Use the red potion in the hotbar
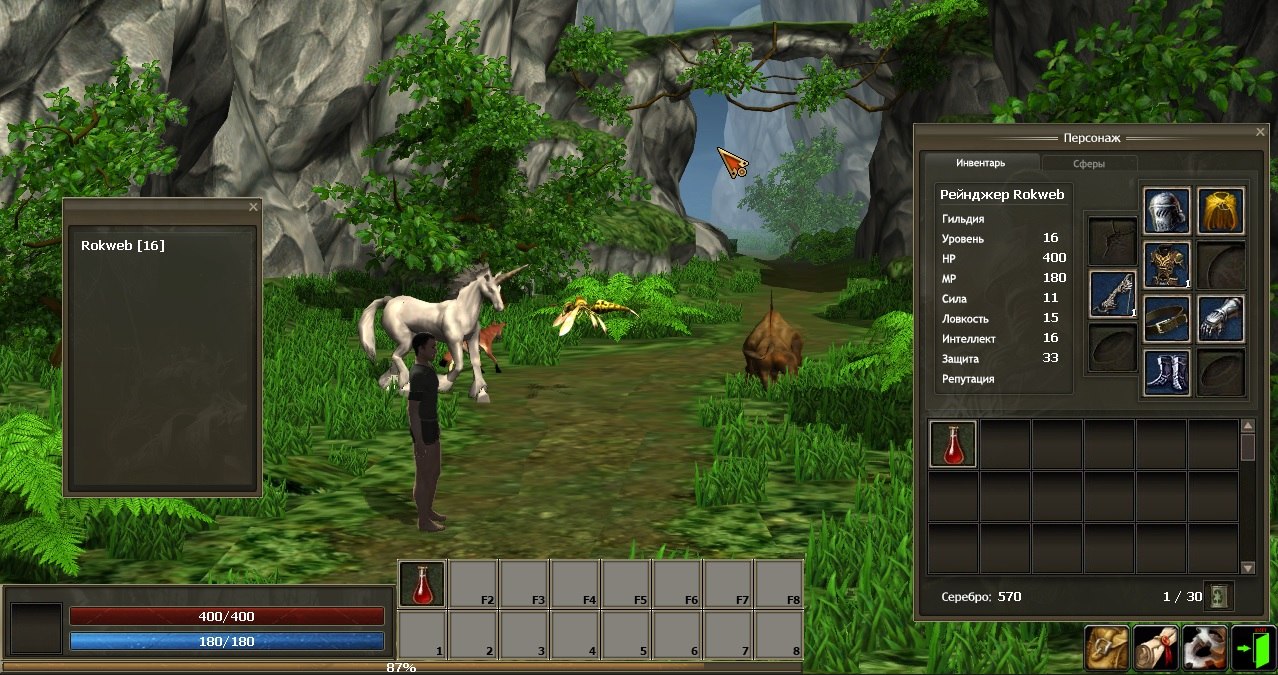Image resolution: width=1278 pixels, height=675 pixels. click(x=422, y=584)
